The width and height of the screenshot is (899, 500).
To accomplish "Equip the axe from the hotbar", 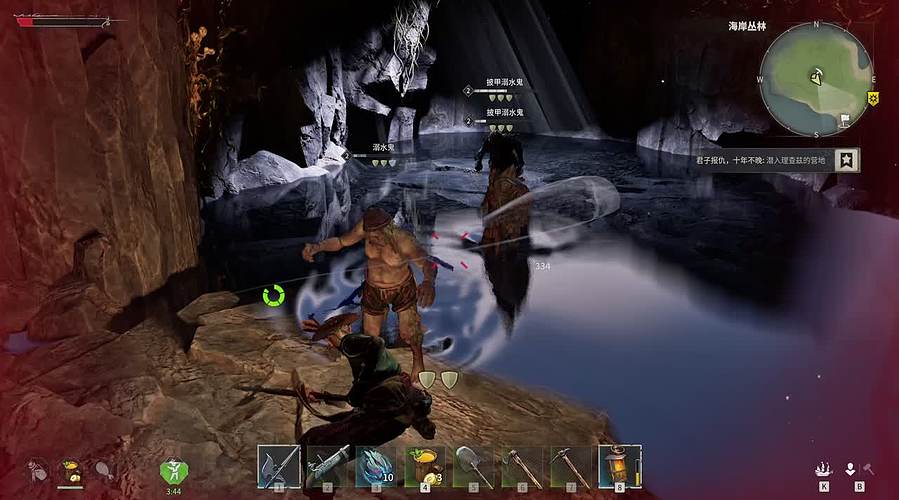I will pos(523,466).
